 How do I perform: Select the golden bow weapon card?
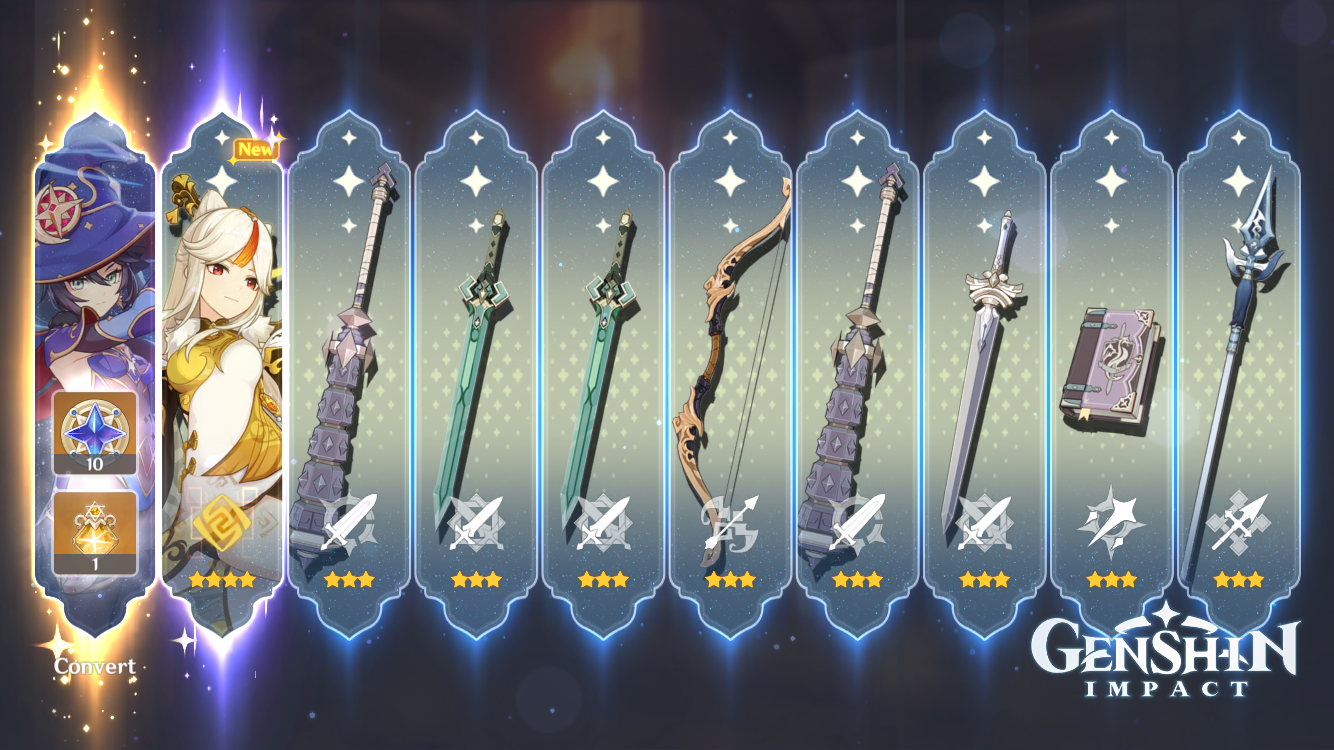pyautogui.click(x=730, y=350)
